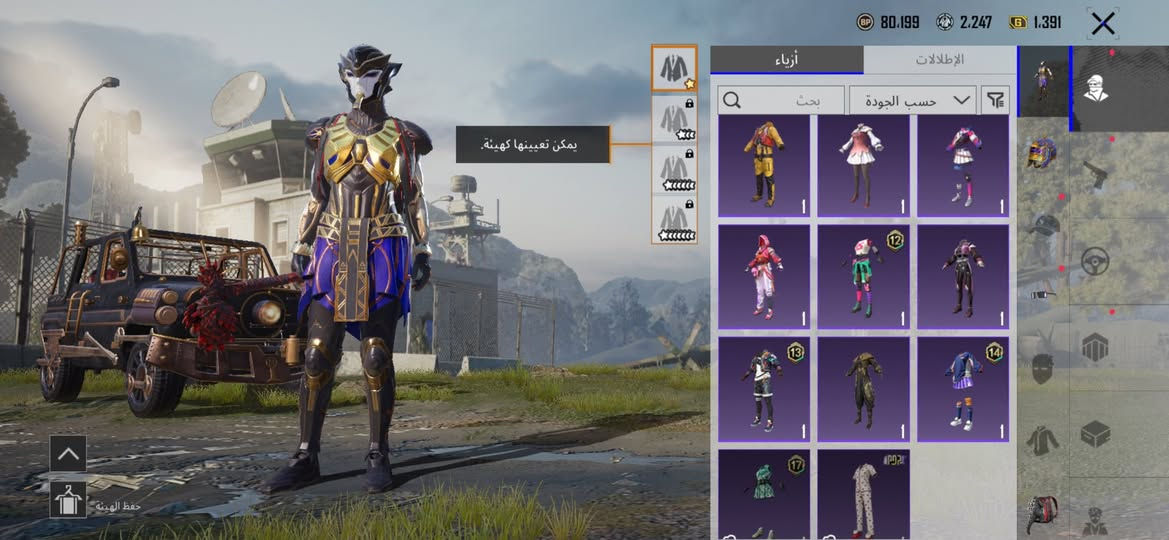Open the funnel filter options

(996, 100)
